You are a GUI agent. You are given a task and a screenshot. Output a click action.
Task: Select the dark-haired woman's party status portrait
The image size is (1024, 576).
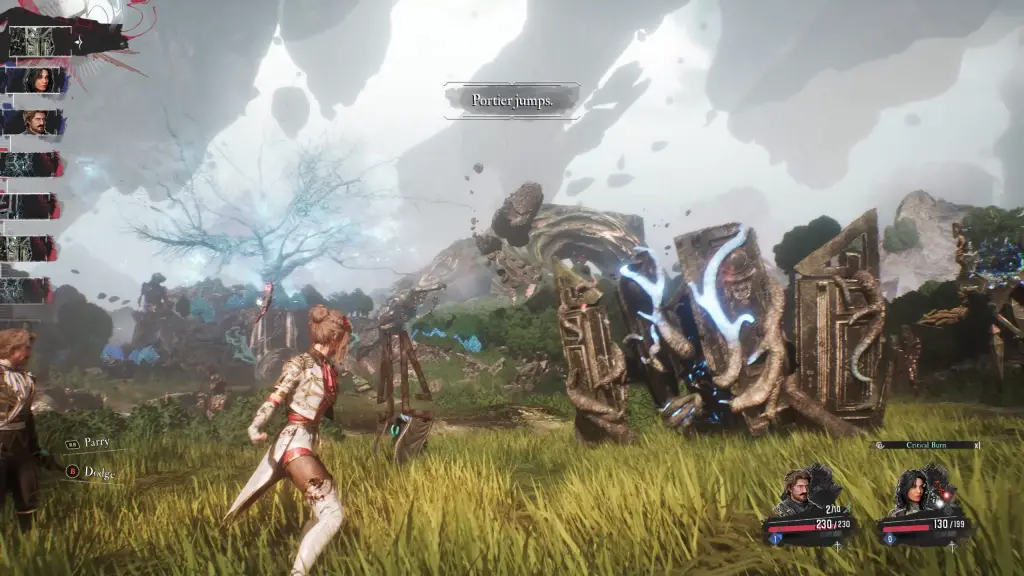[917, 490]
